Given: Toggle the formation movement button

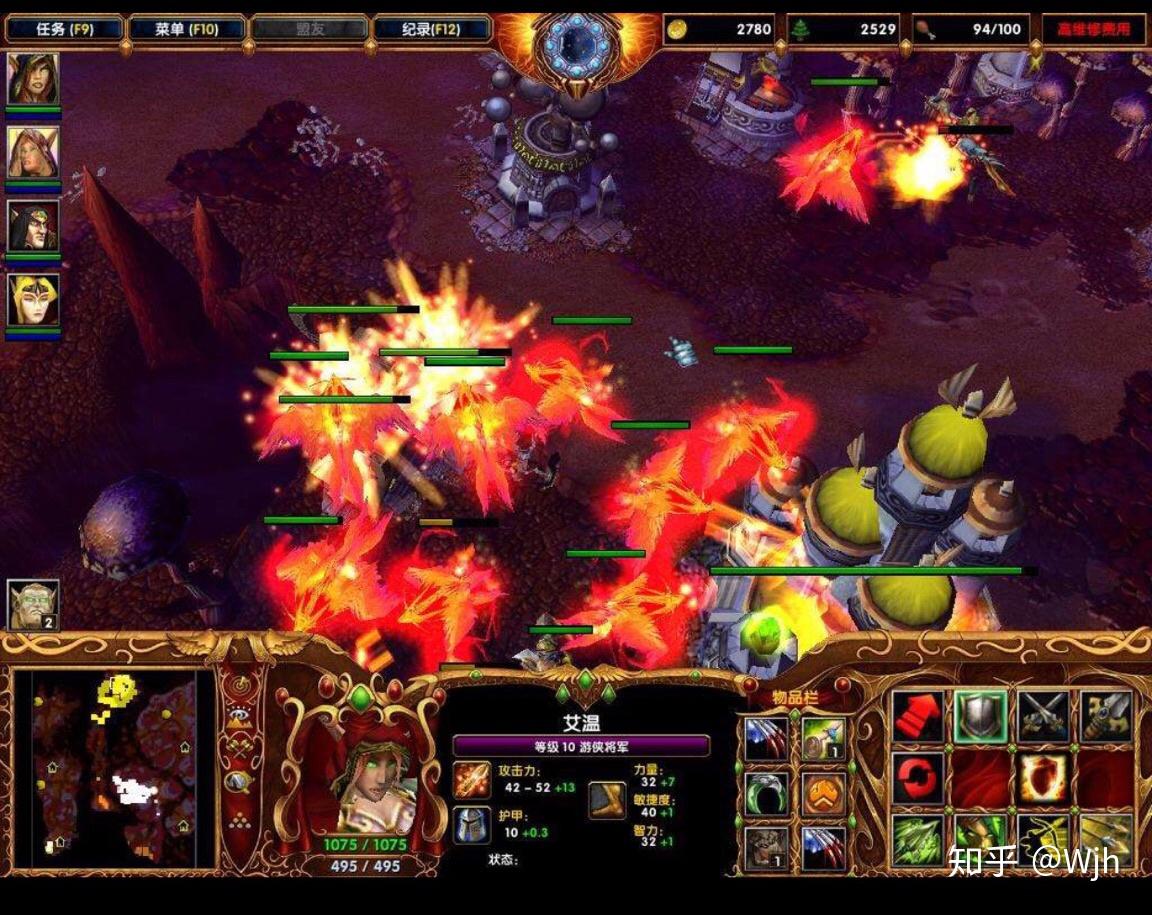Looking at the screenshot, I should coord(238,822).
